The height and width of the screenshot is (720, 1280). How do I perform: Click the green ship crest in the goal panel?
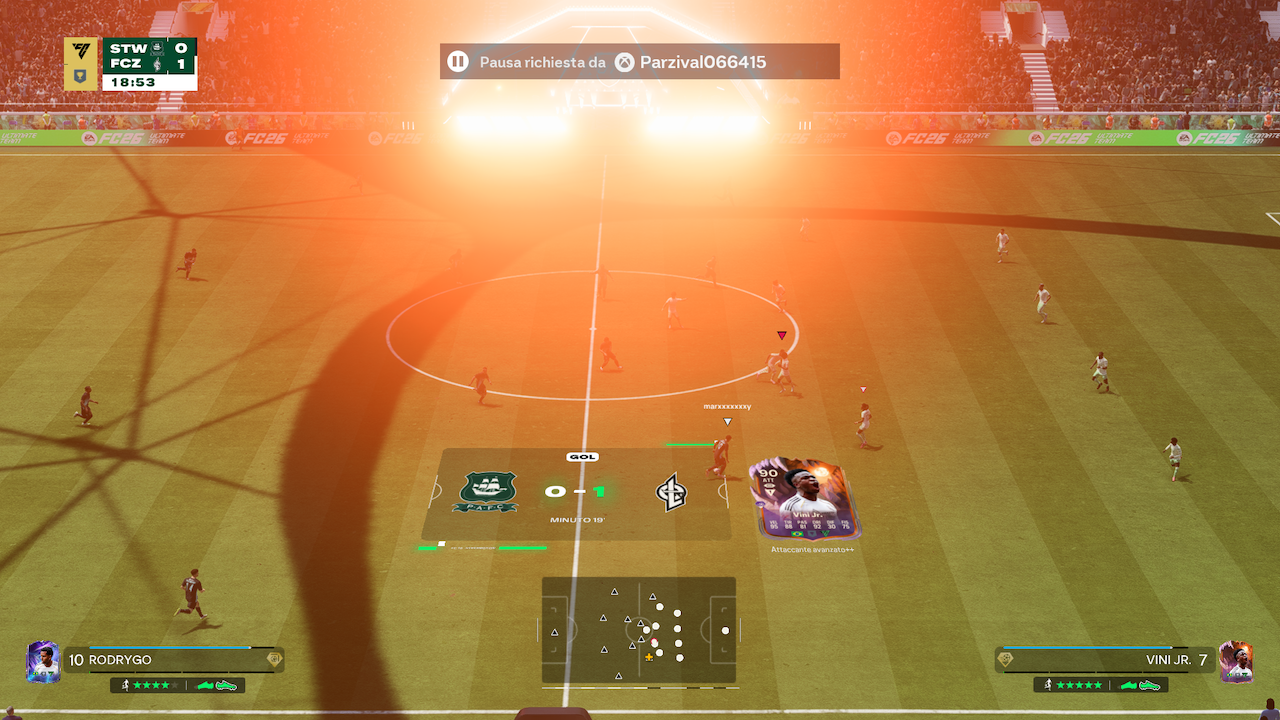pos(485,492)
